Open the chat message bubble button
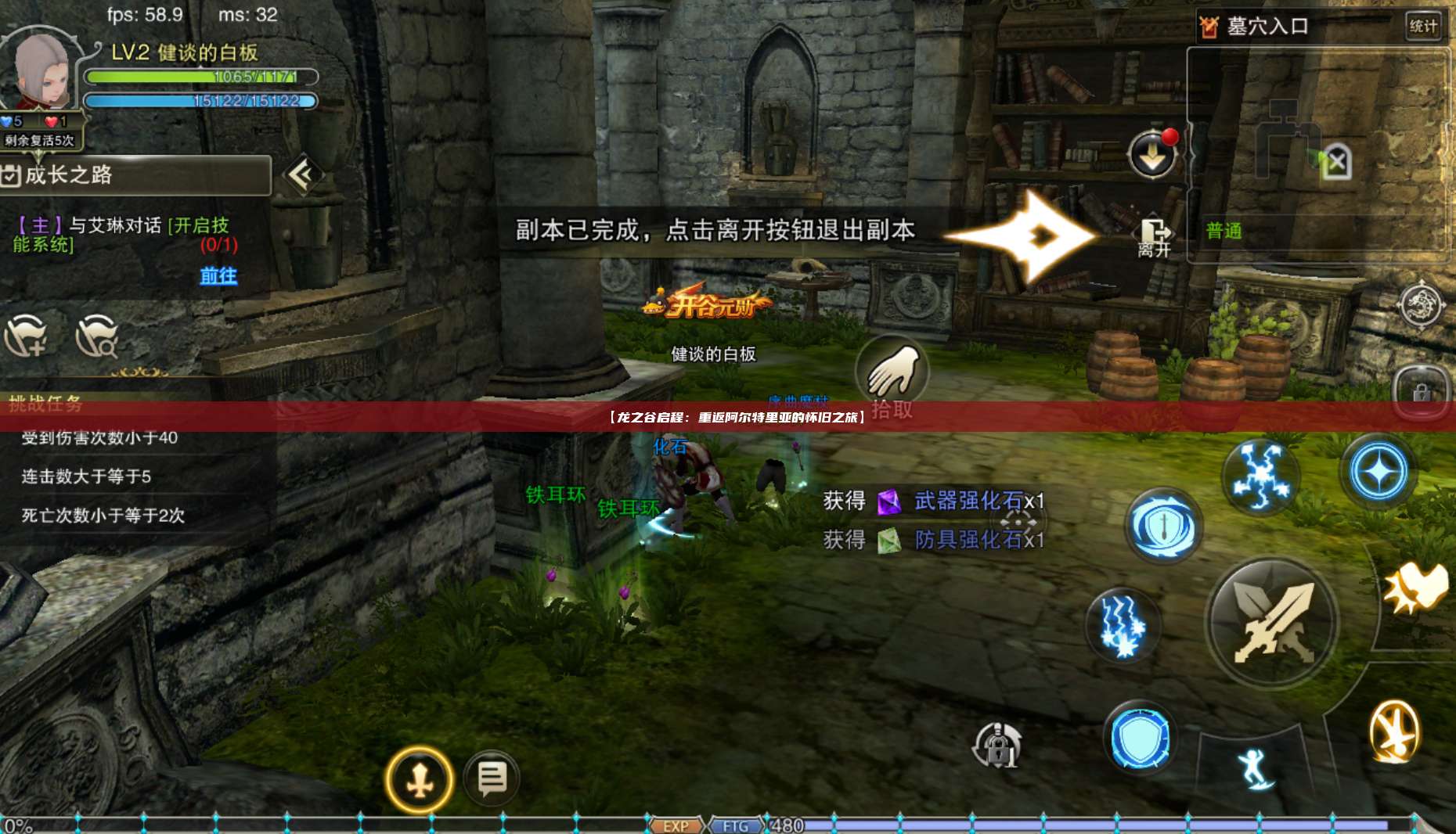 point(492,778)
